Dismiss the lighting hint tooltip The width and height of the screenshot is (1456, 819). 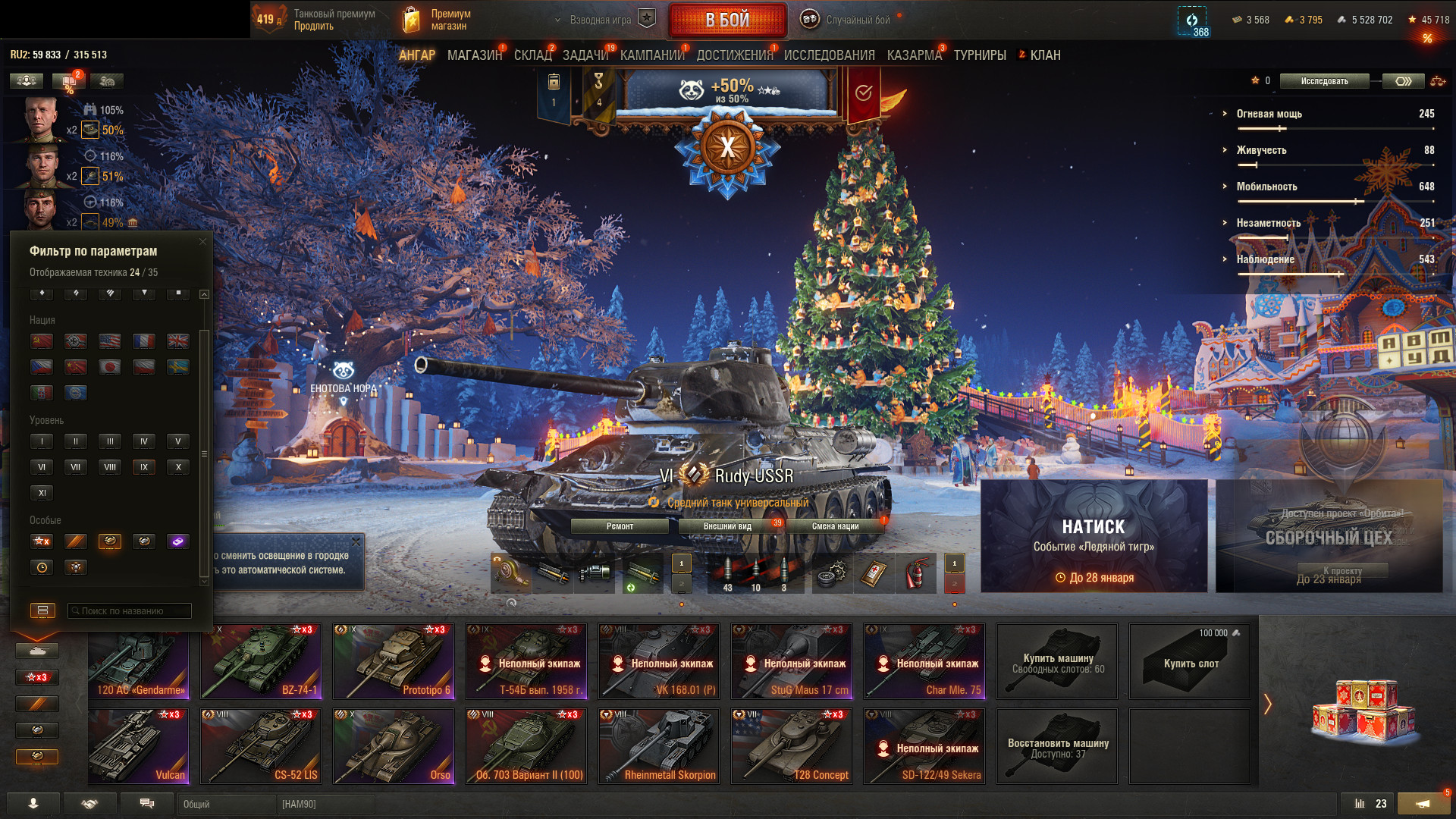356,542
